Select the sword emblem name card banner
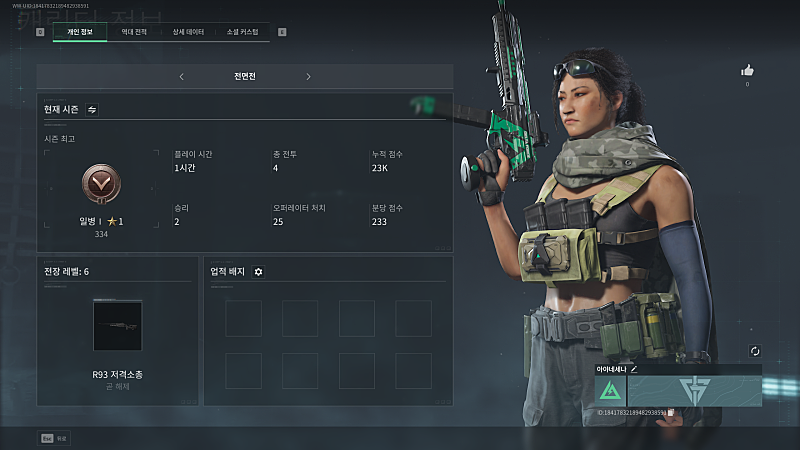The height and width of the screenshot is (450, 800). pos(693,389)
